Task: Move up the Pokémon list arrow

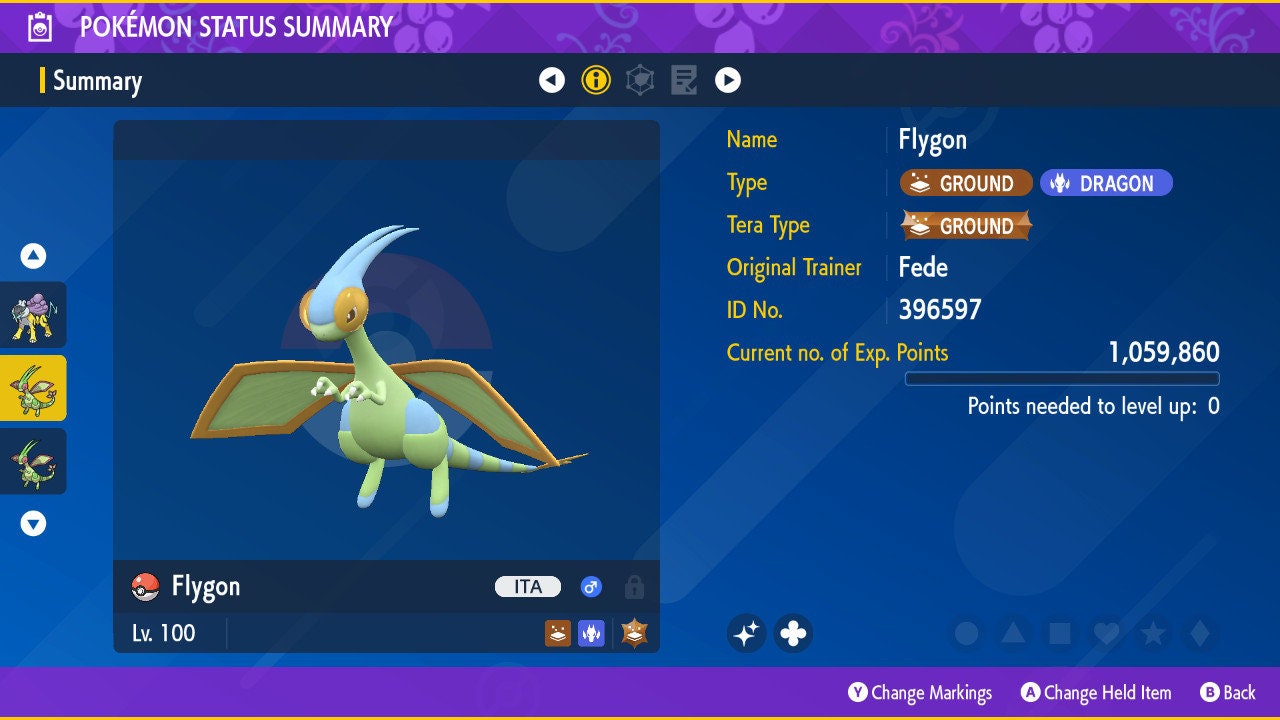Action: (x=33, y=256)
